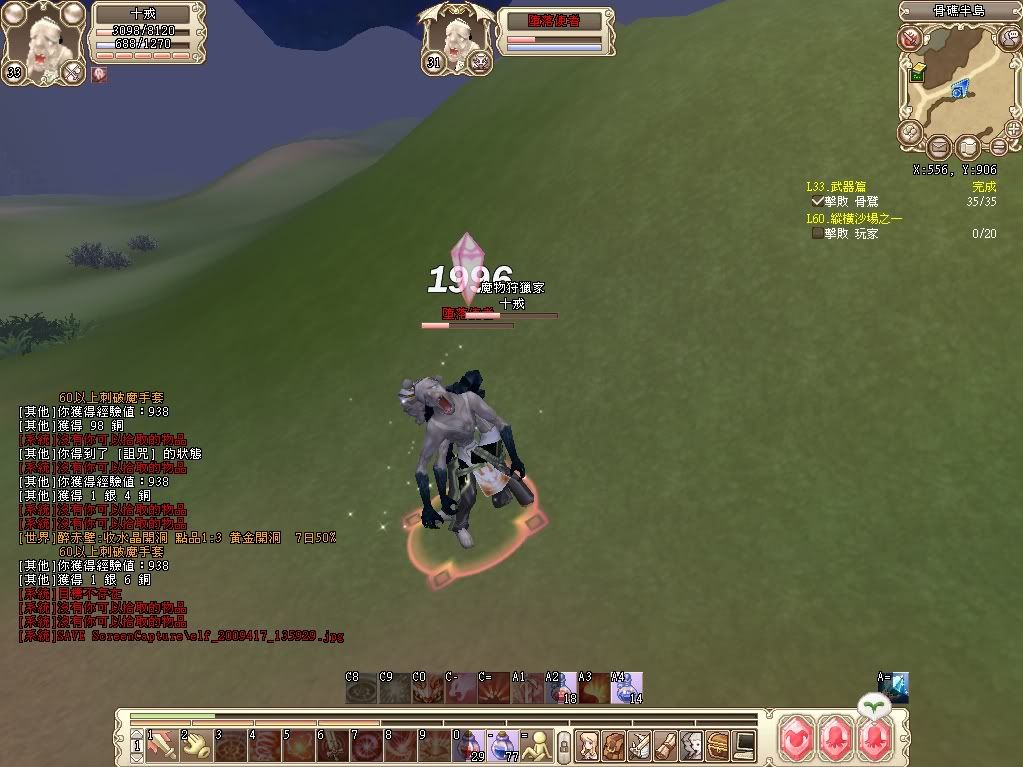The width and height of the screenshot is (1023, 767).
Task: Open the scroll button under the minimap
Action: click(967, 148)
